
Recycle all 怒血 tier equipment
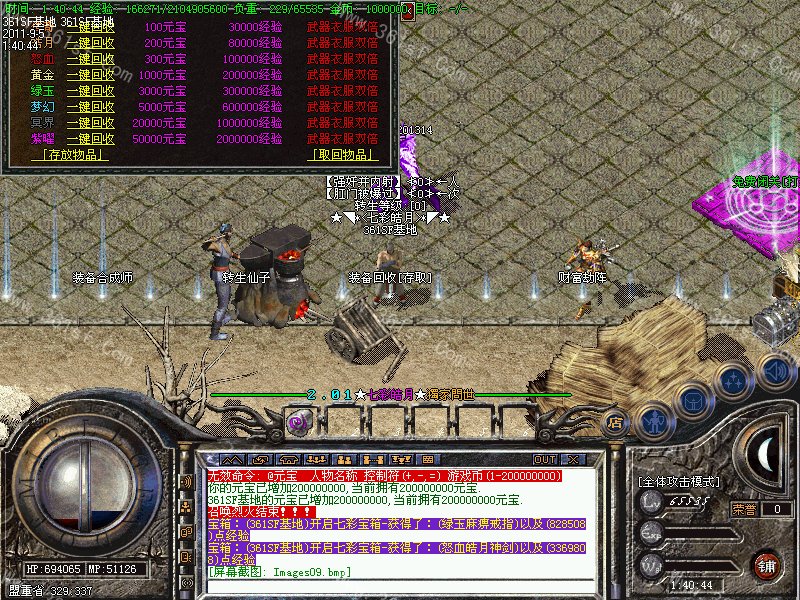[x=90, y=58]
